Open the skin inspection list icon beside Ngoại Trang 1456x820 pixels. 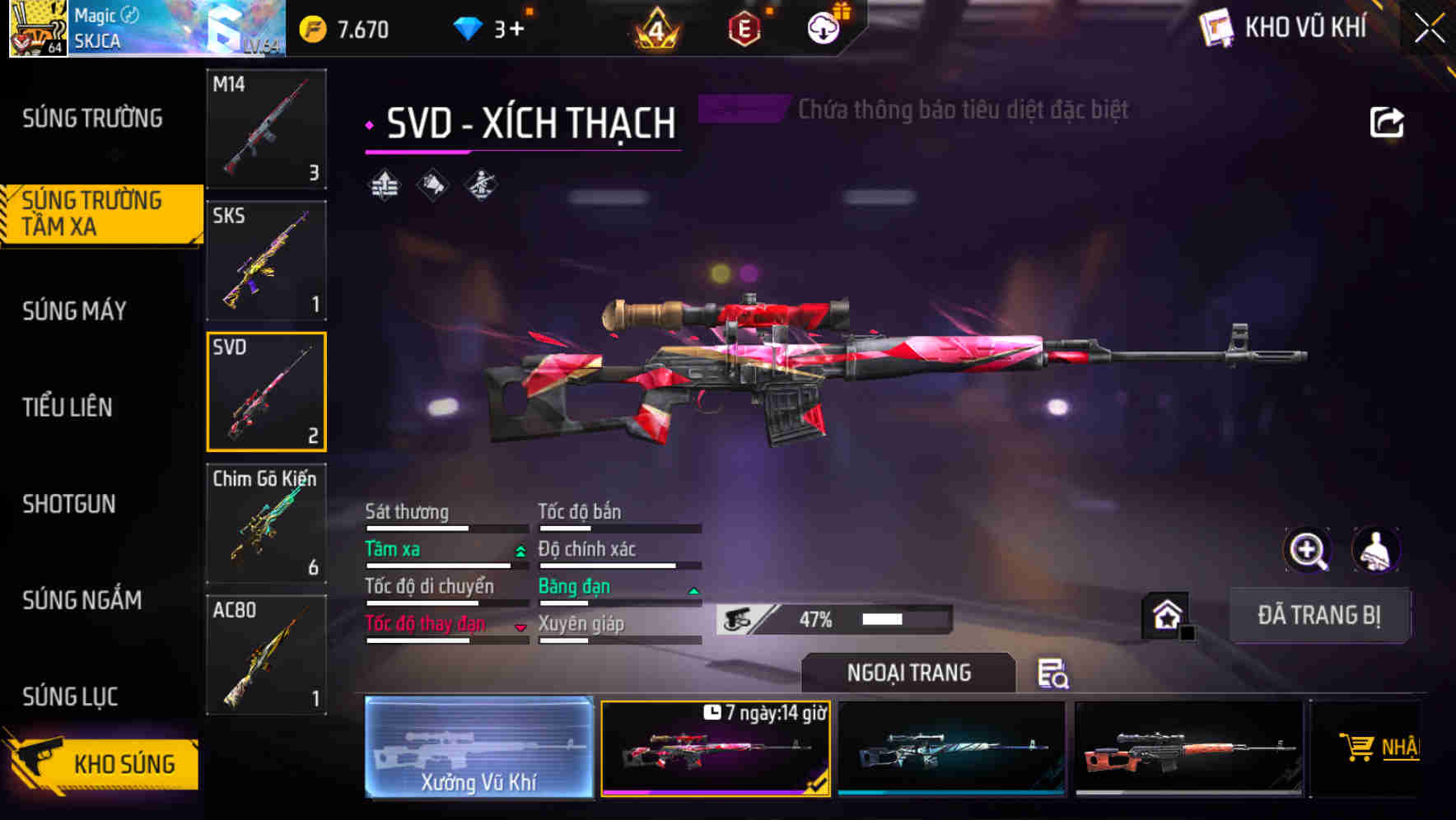(x=1055, y=673)
